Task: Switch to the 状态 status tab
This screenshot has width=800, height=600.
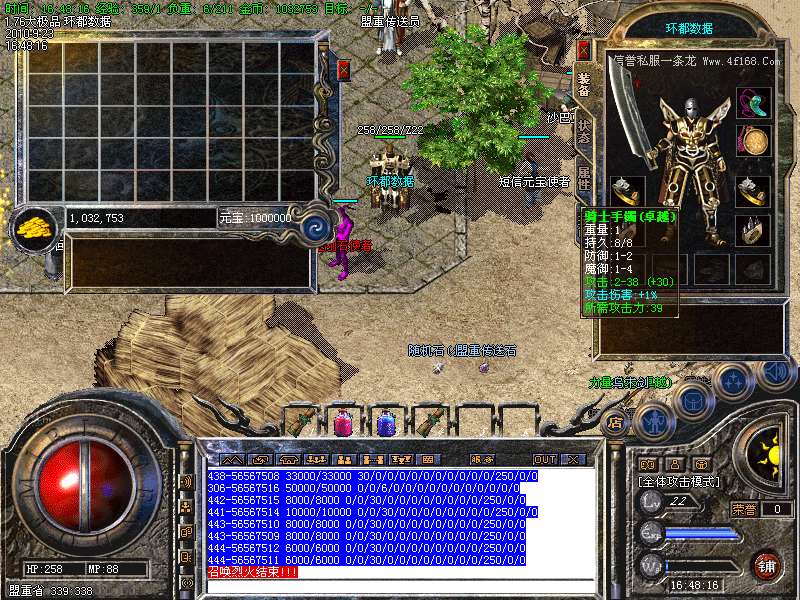Action: pyautogui.click(x=585, y=134)
